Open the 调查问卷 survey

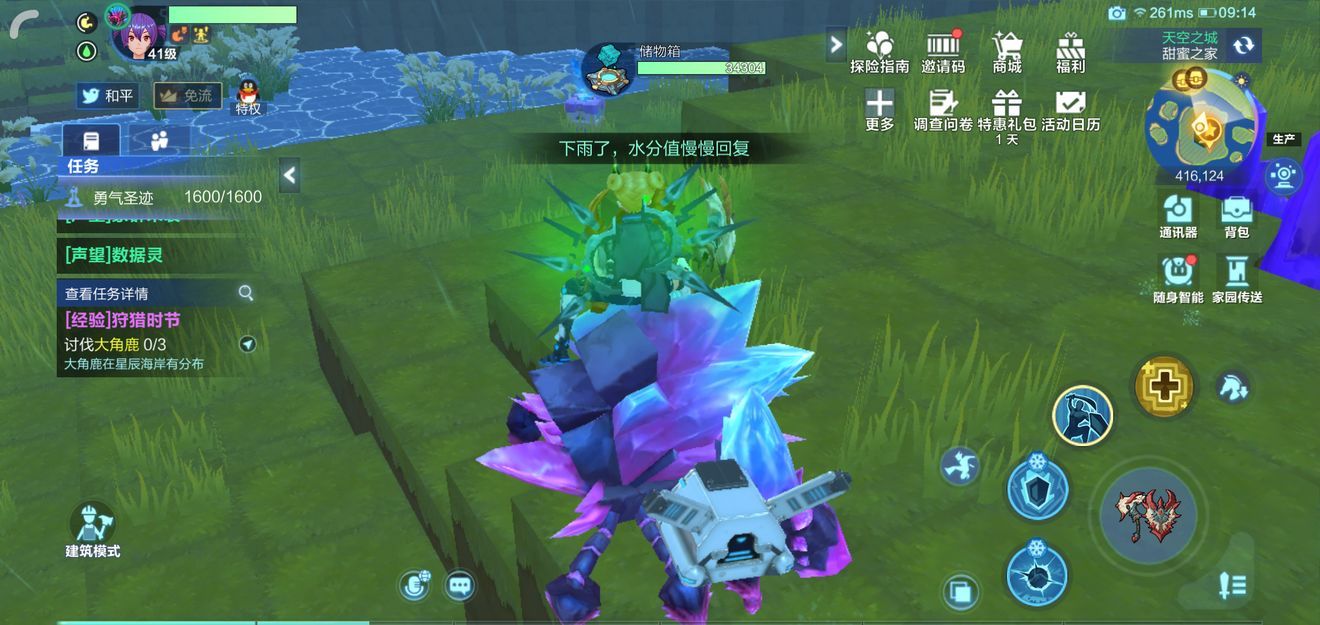(943, 109)
